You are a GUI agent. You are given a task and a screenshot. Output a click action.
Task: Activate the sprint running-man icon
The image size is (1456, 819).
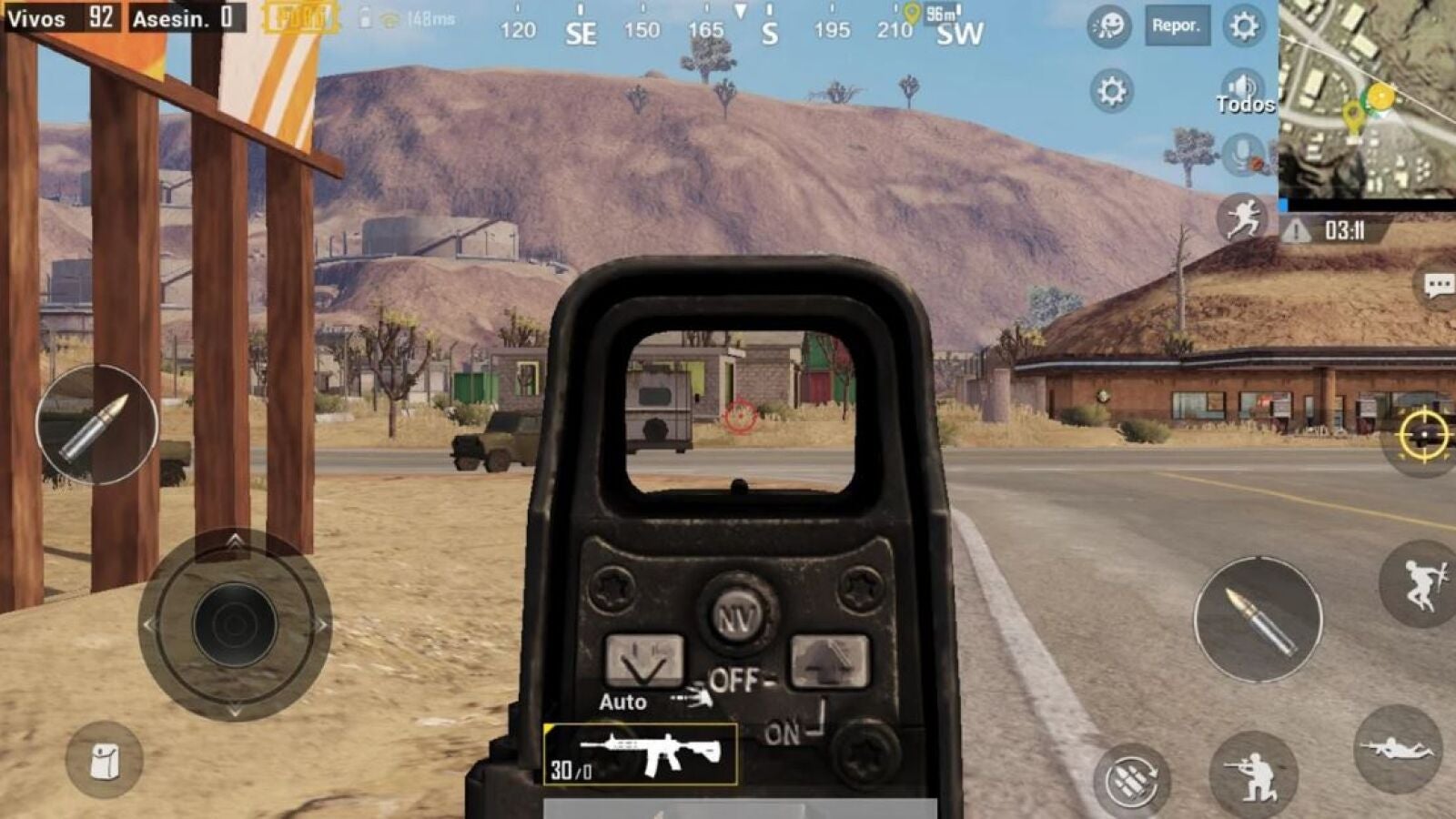pos(1242,218)
